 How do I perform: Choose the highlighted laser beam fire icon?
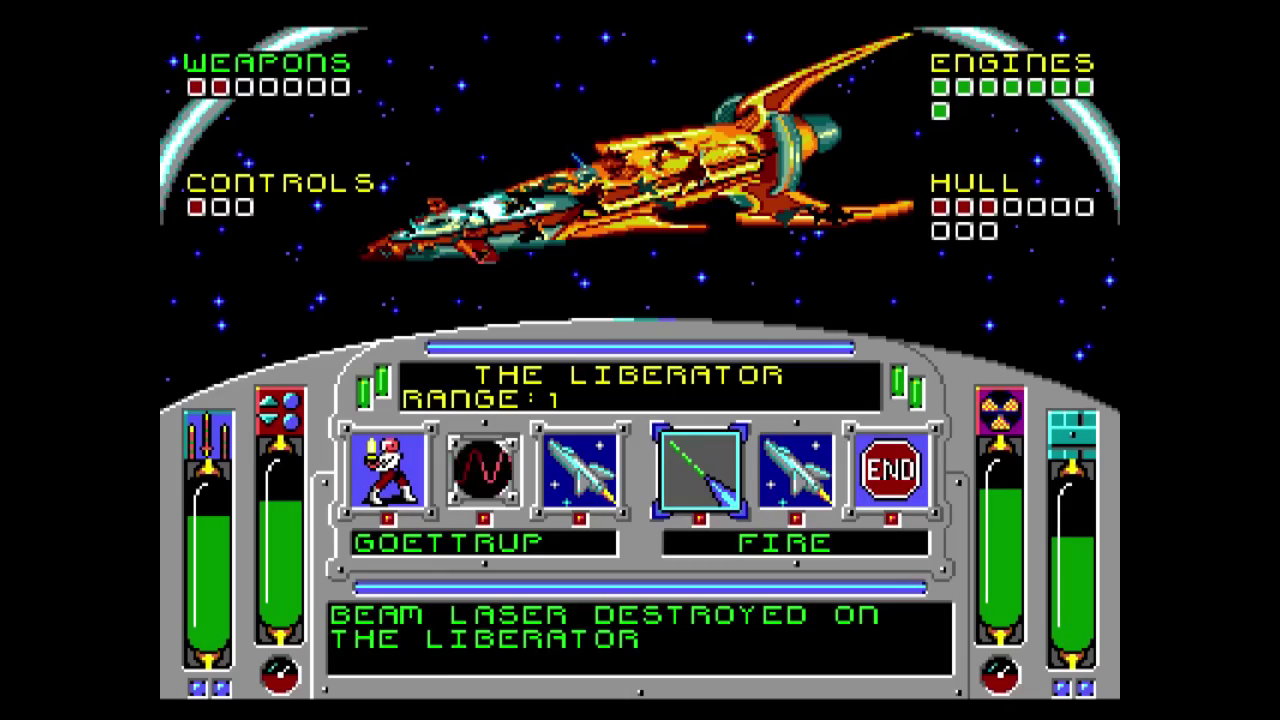[x=699, y=469]
